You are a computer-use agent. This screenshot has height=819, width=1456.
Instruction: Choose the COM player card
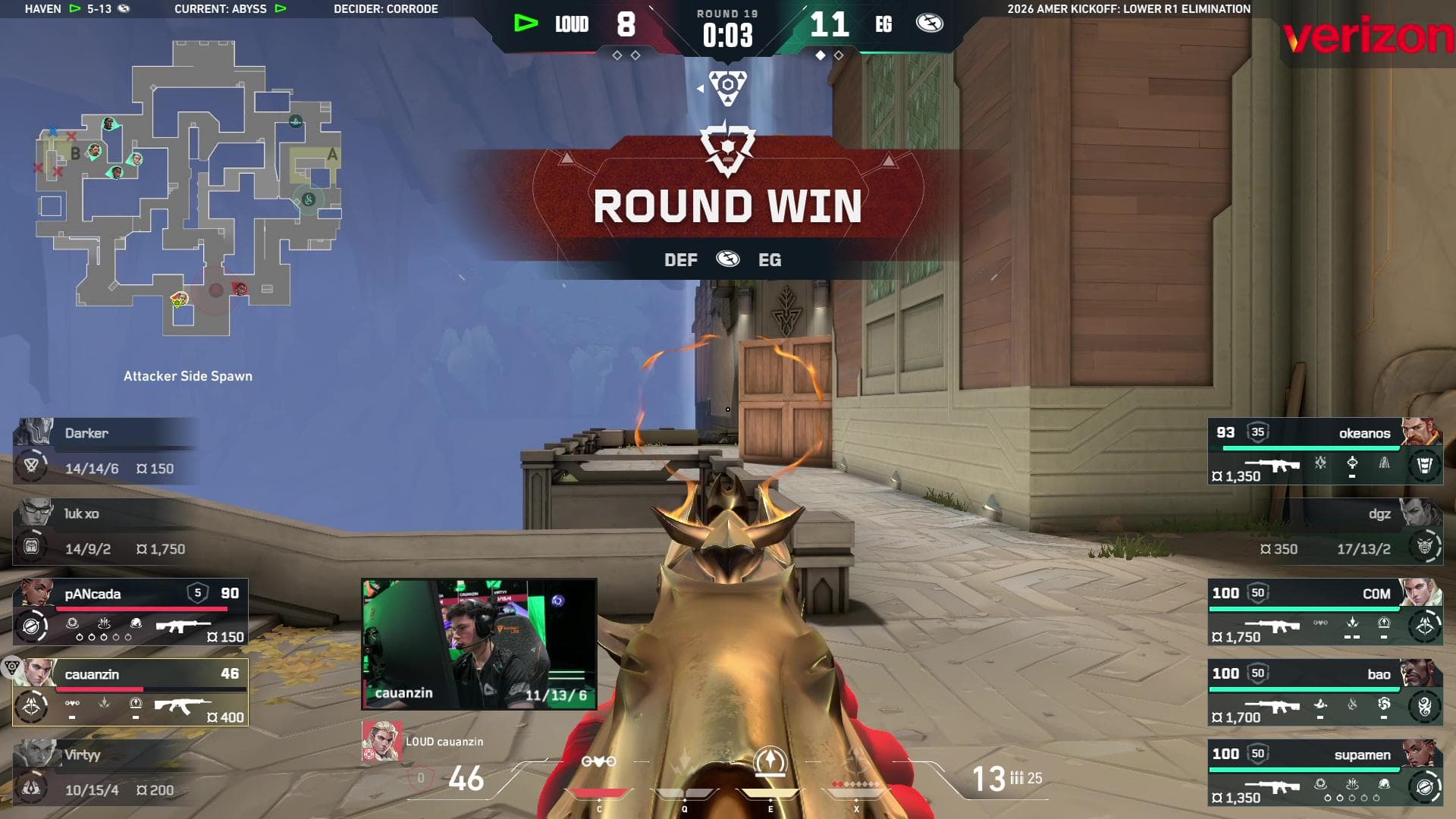click(1324, 612)
